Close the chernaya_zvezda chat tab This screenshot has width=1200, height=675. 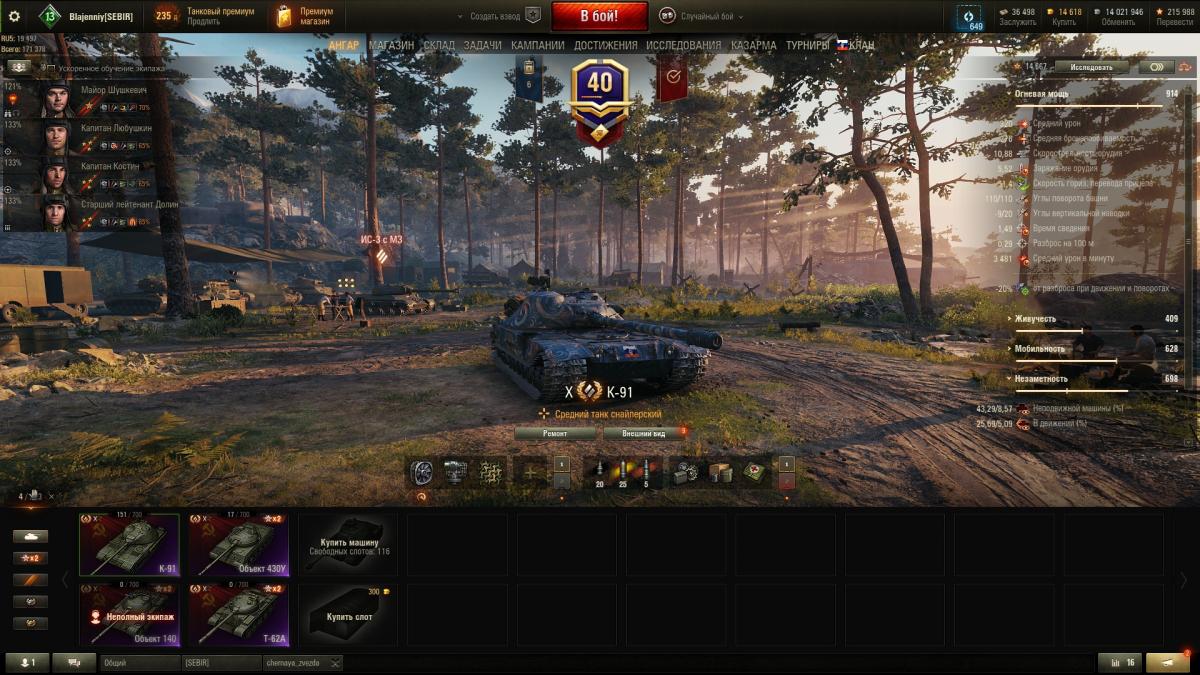click(x=335, y=663)
